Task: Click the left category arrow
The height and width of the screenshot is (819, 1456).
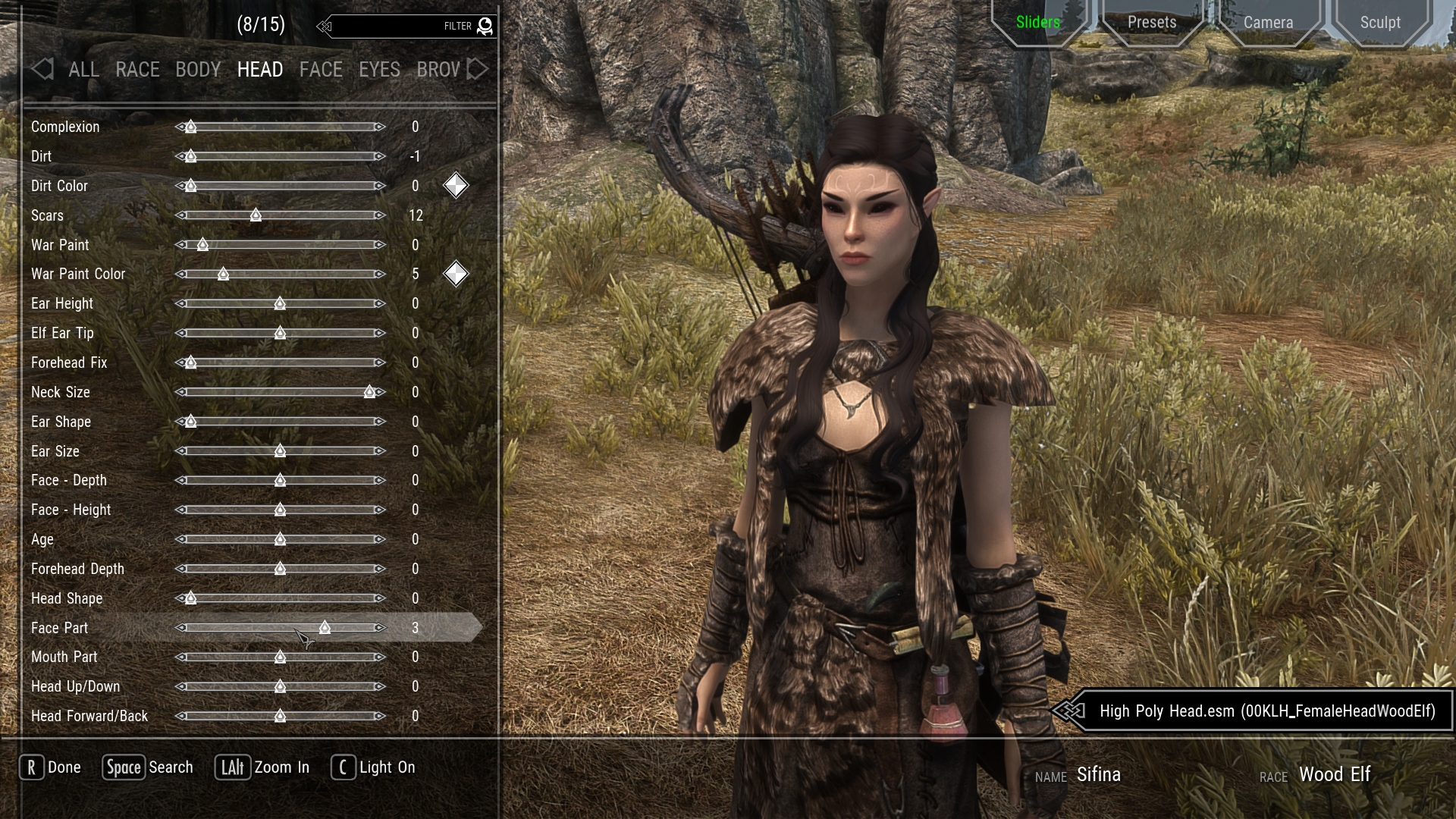Action: tap(42, 70)
